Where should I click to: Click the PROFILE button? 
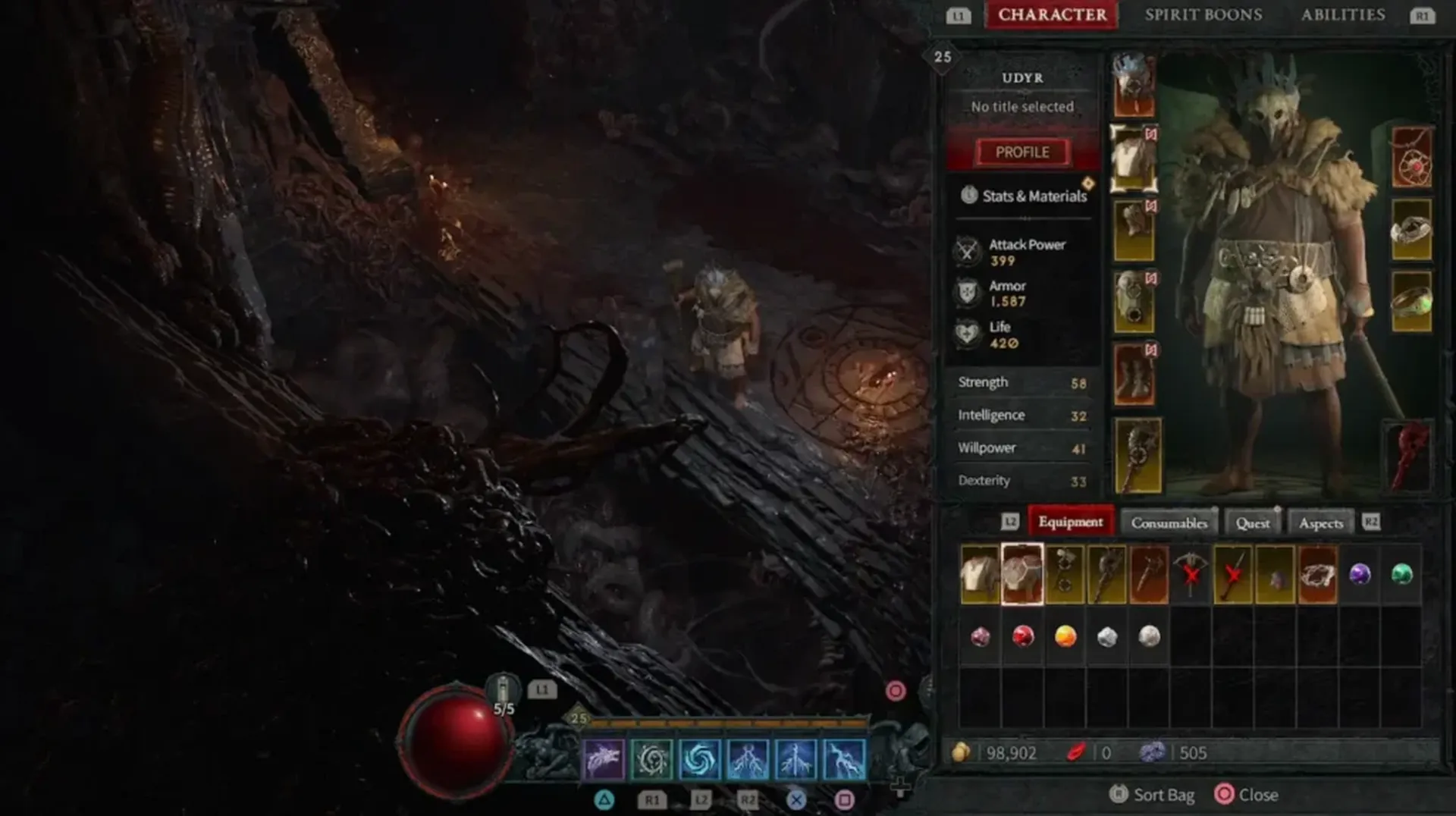(1022, 152)
